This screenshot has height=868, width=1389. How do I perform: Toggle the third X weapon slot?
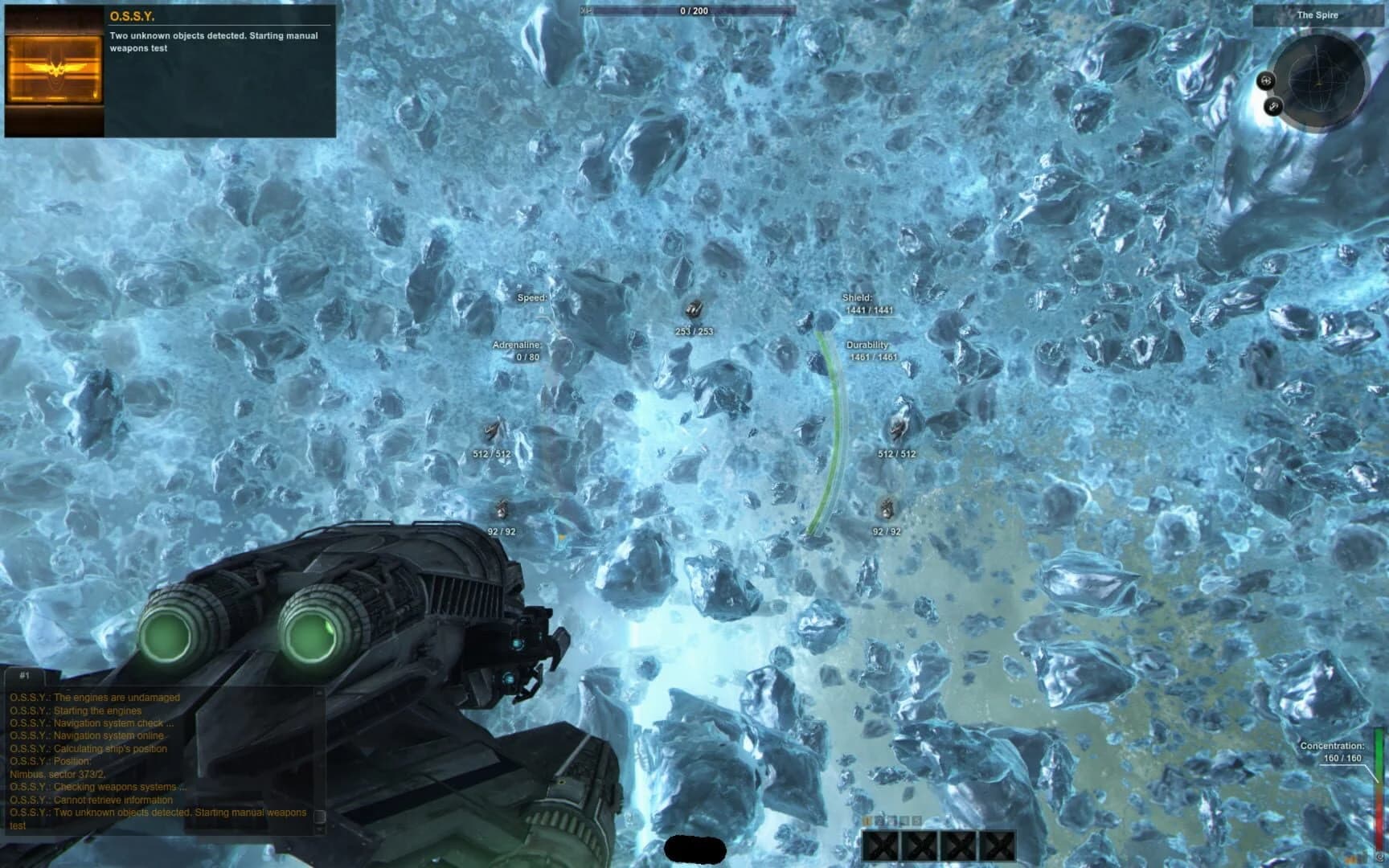pyautogui.click(x=957, y=845)
